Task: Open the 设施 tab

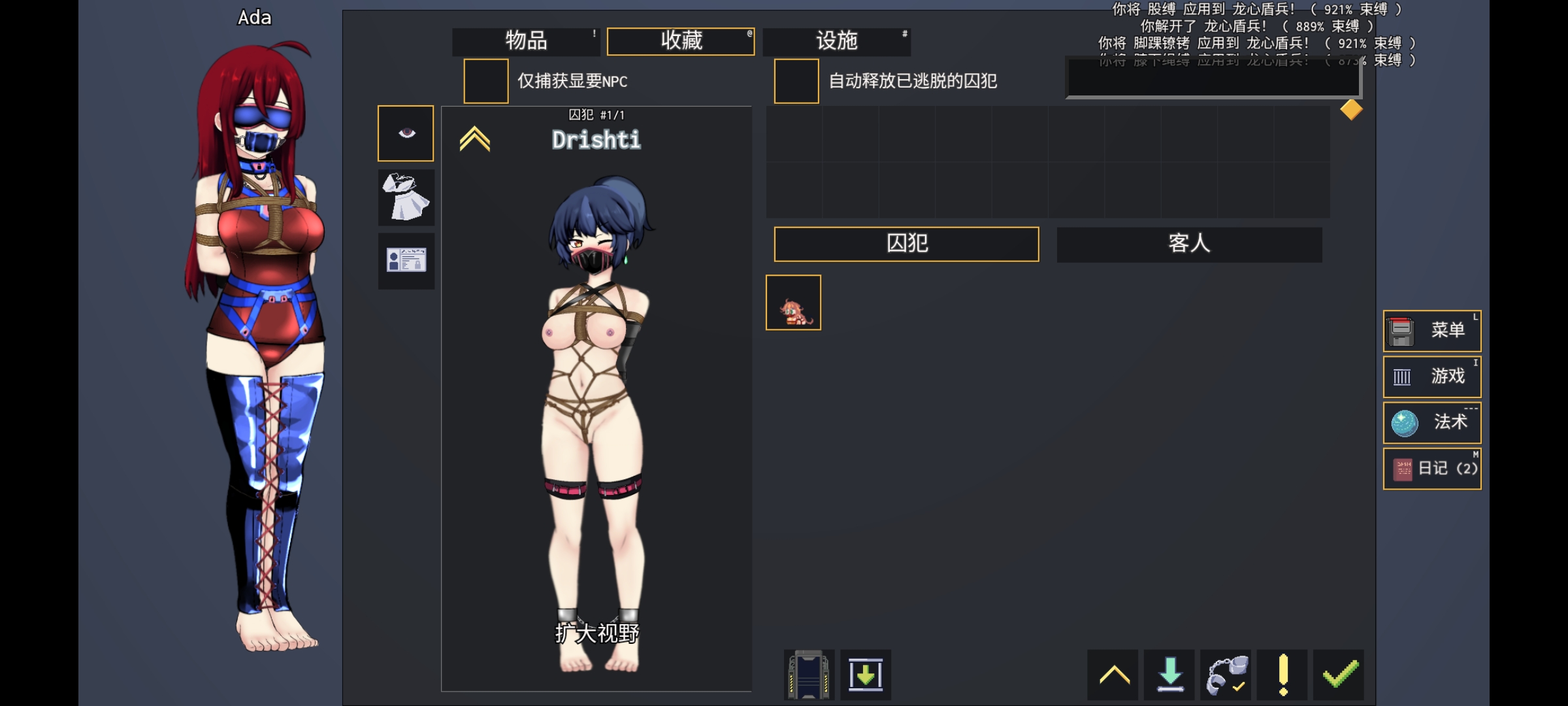Action: [x=836, y=41]
